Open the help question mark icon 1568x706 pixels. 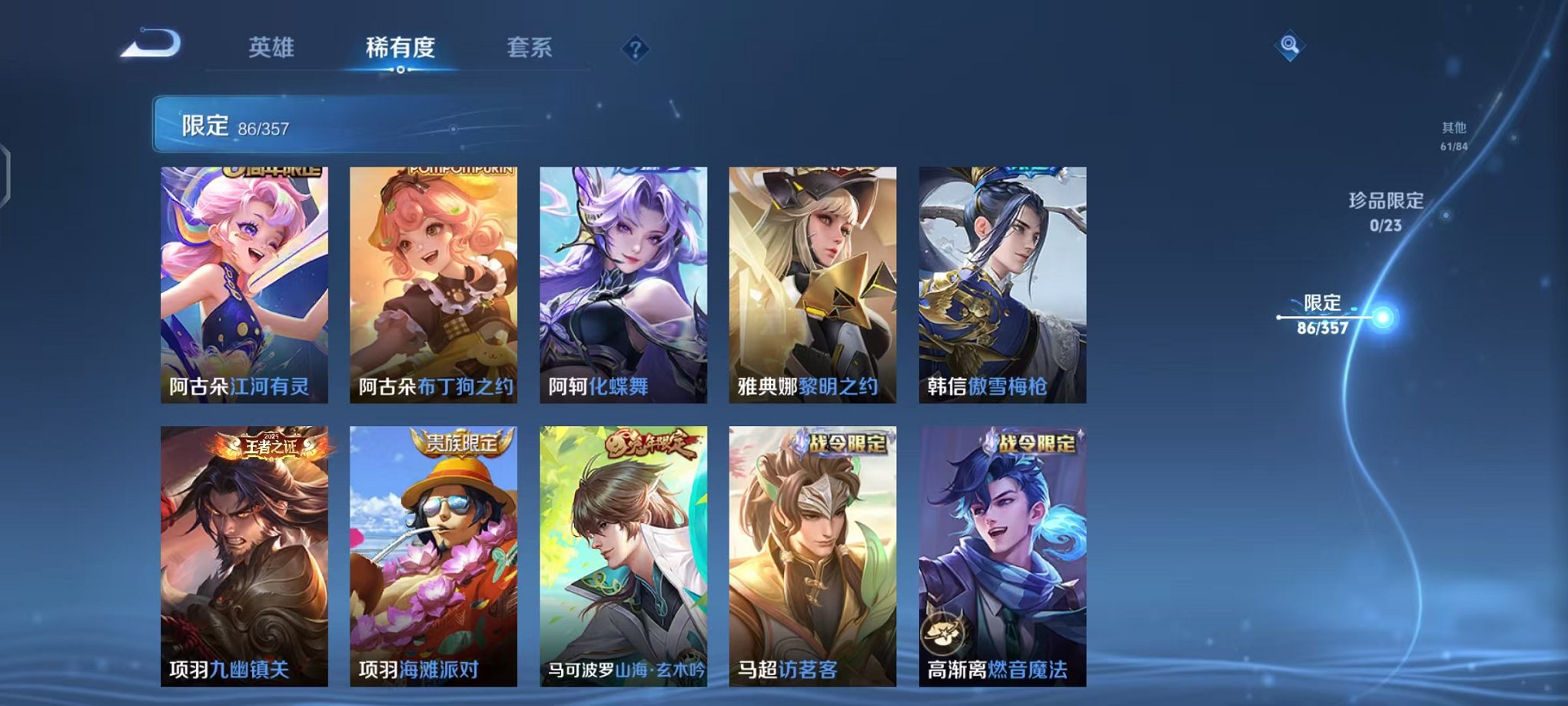[633, 50]
